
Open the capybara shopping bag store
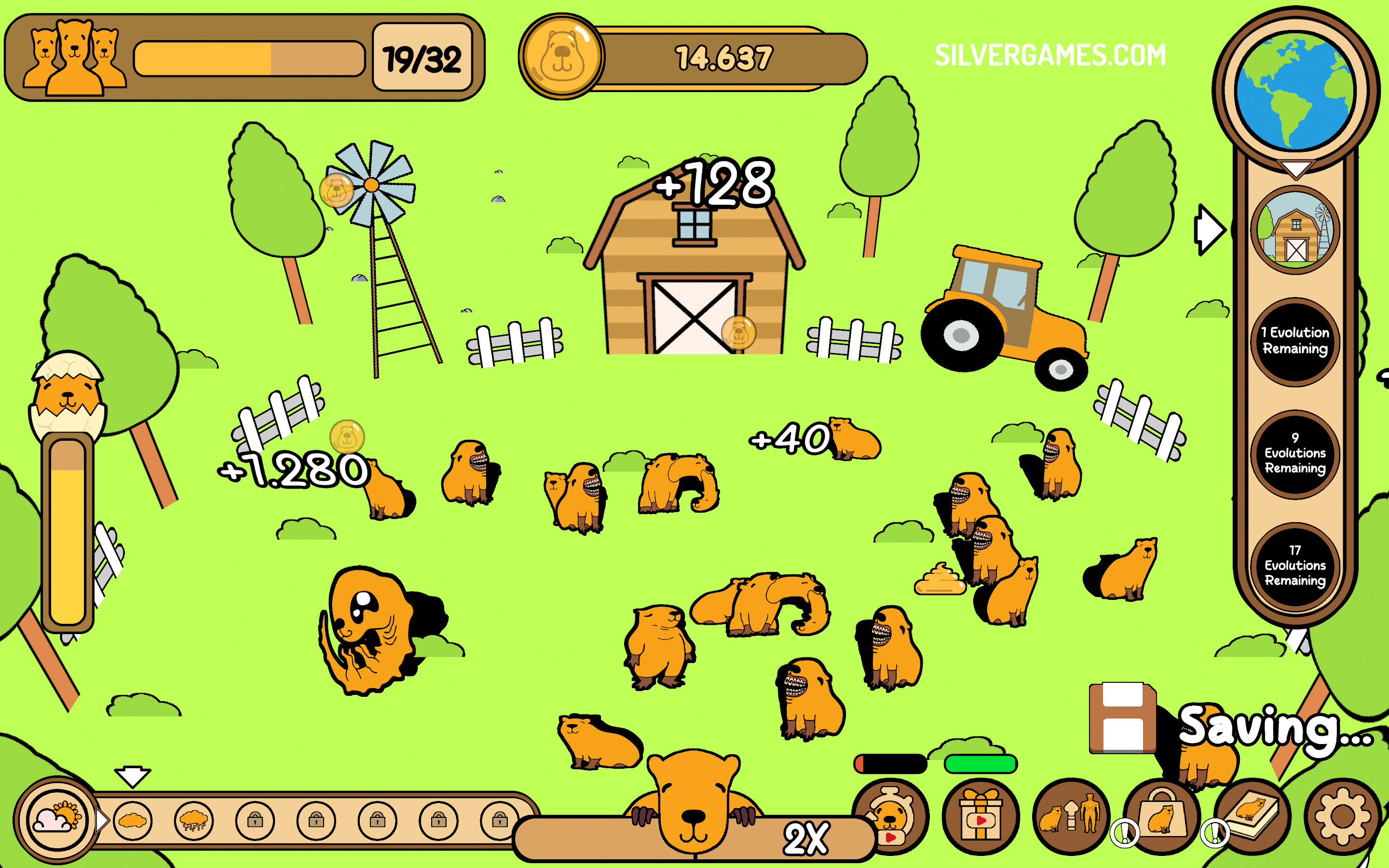point(1162,817)
